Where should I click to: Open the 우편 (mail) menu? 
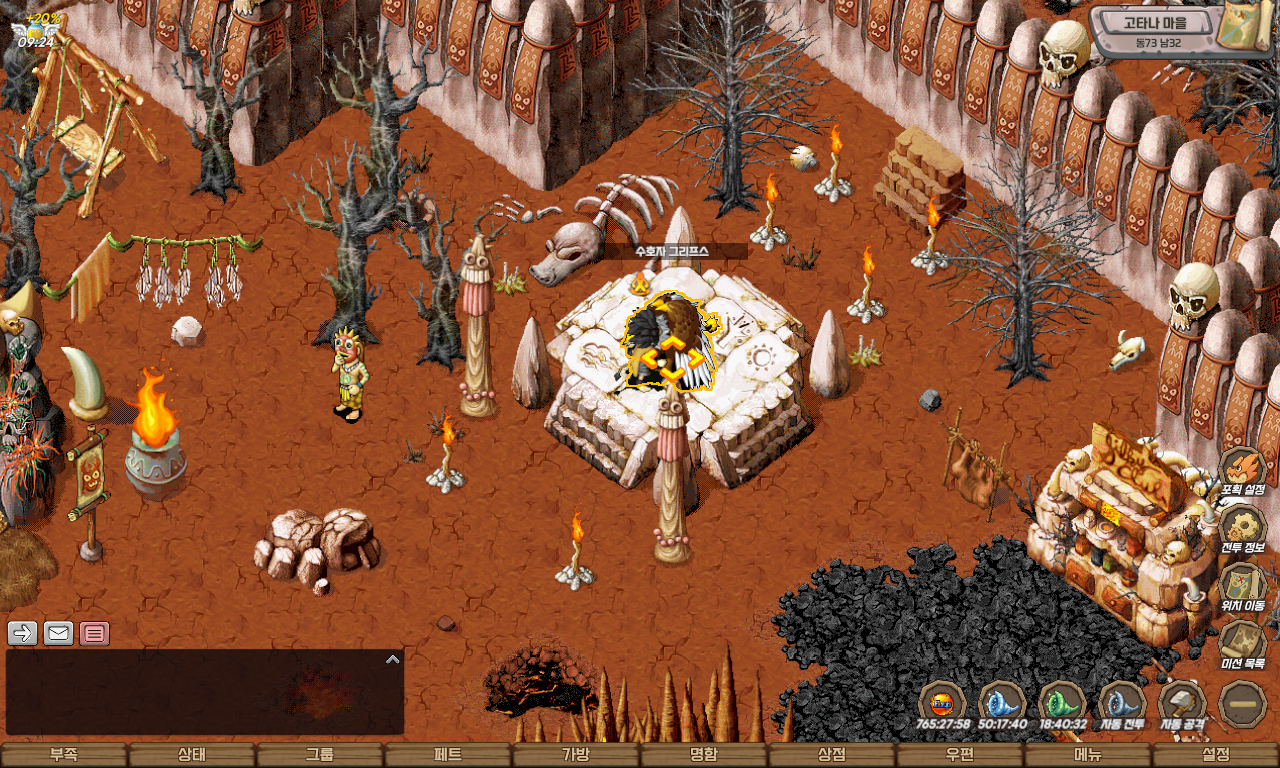point(960,755)
